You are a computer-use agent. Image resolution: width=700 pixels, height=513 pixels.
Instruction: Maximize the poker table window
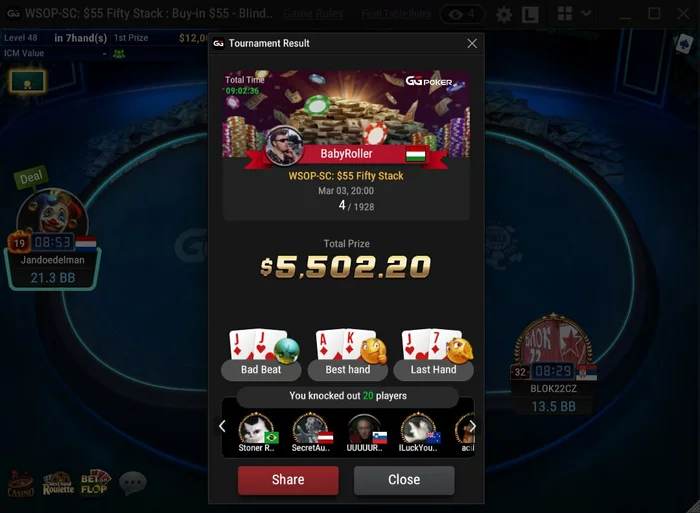pos(654,14)
